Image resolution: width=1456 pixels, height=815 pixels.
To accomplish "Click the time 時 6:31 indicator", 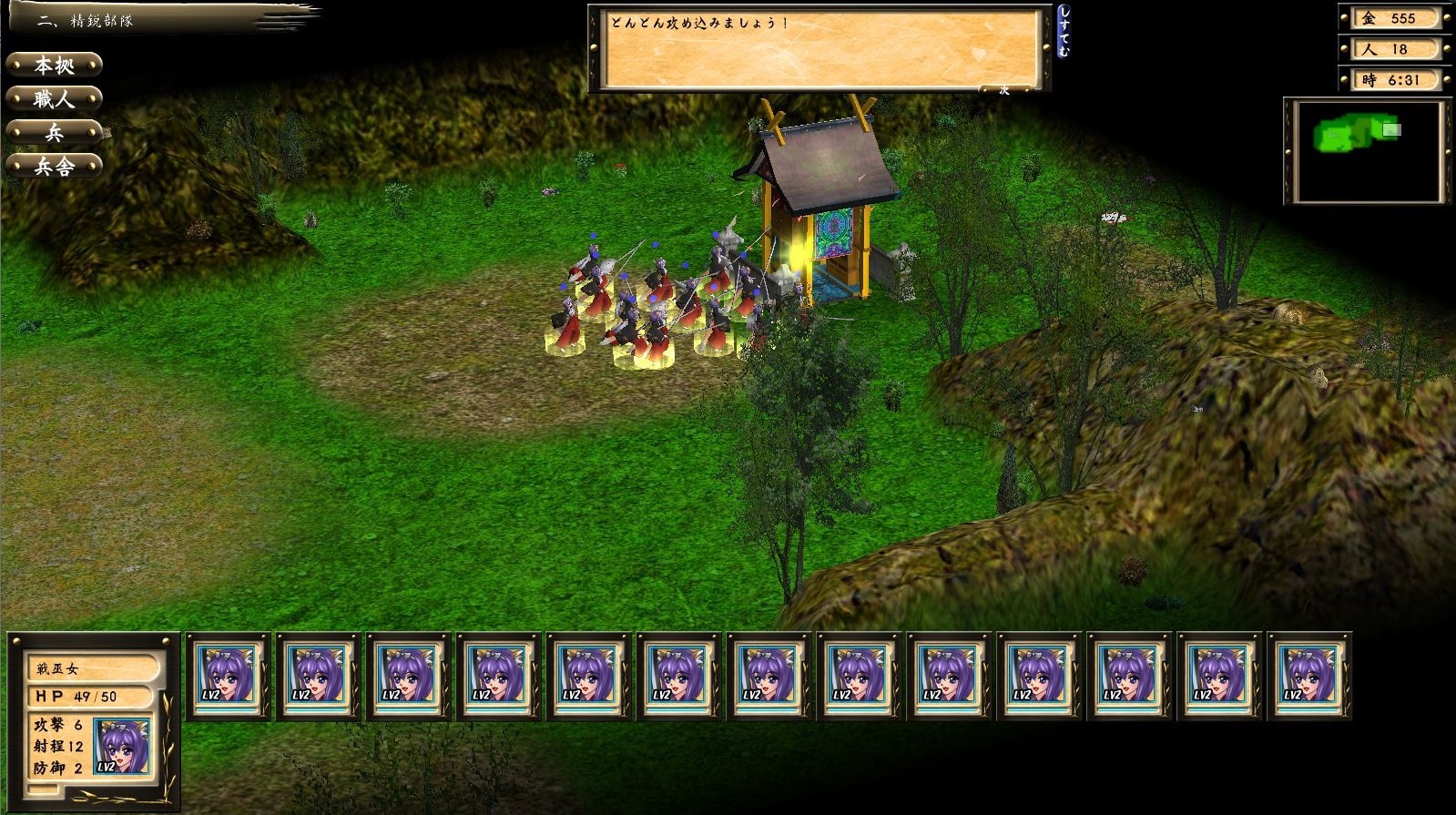I will (x=1394, y=80).
